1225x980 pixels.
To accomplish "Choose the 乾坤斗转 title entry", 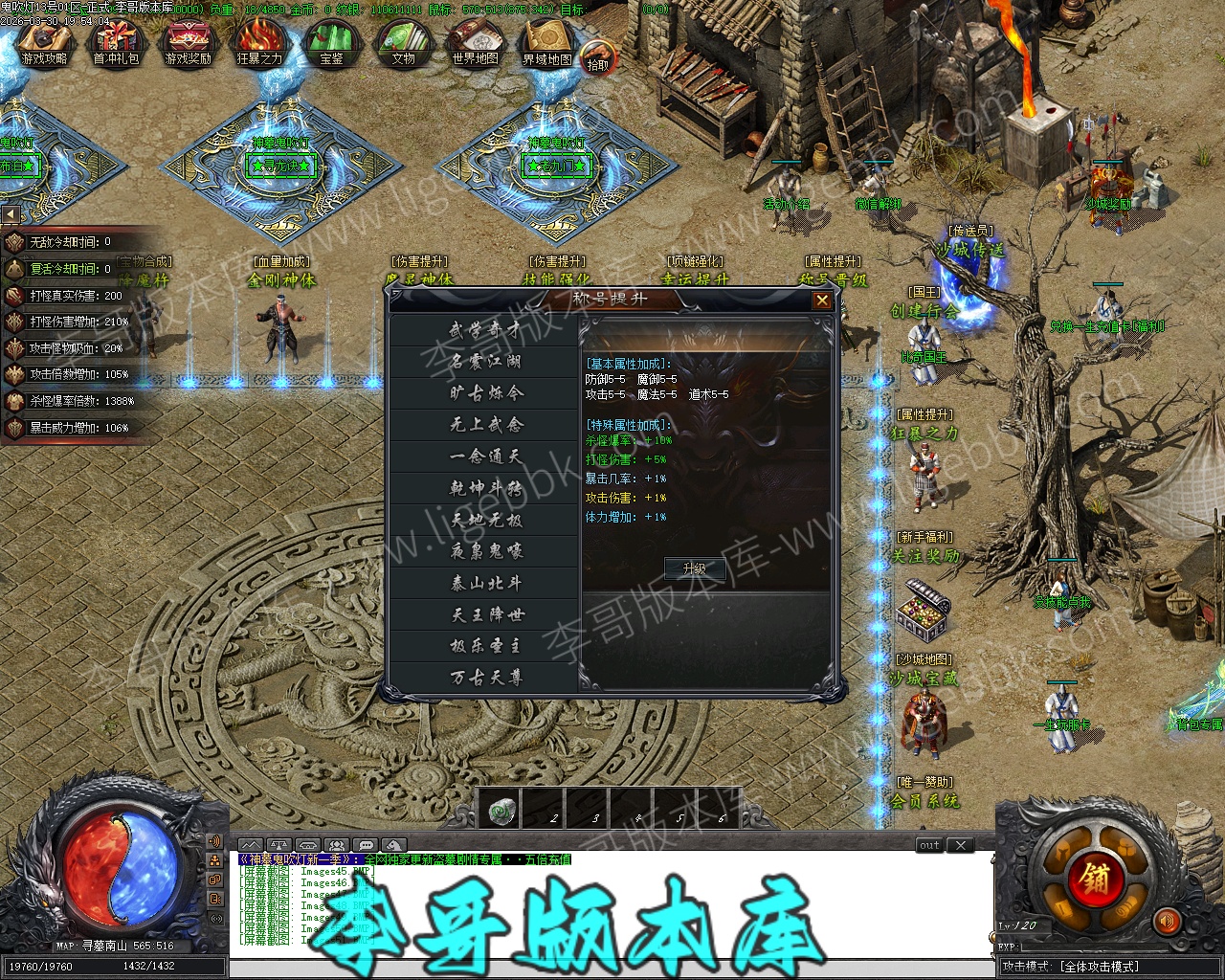I will pos(485,488).
